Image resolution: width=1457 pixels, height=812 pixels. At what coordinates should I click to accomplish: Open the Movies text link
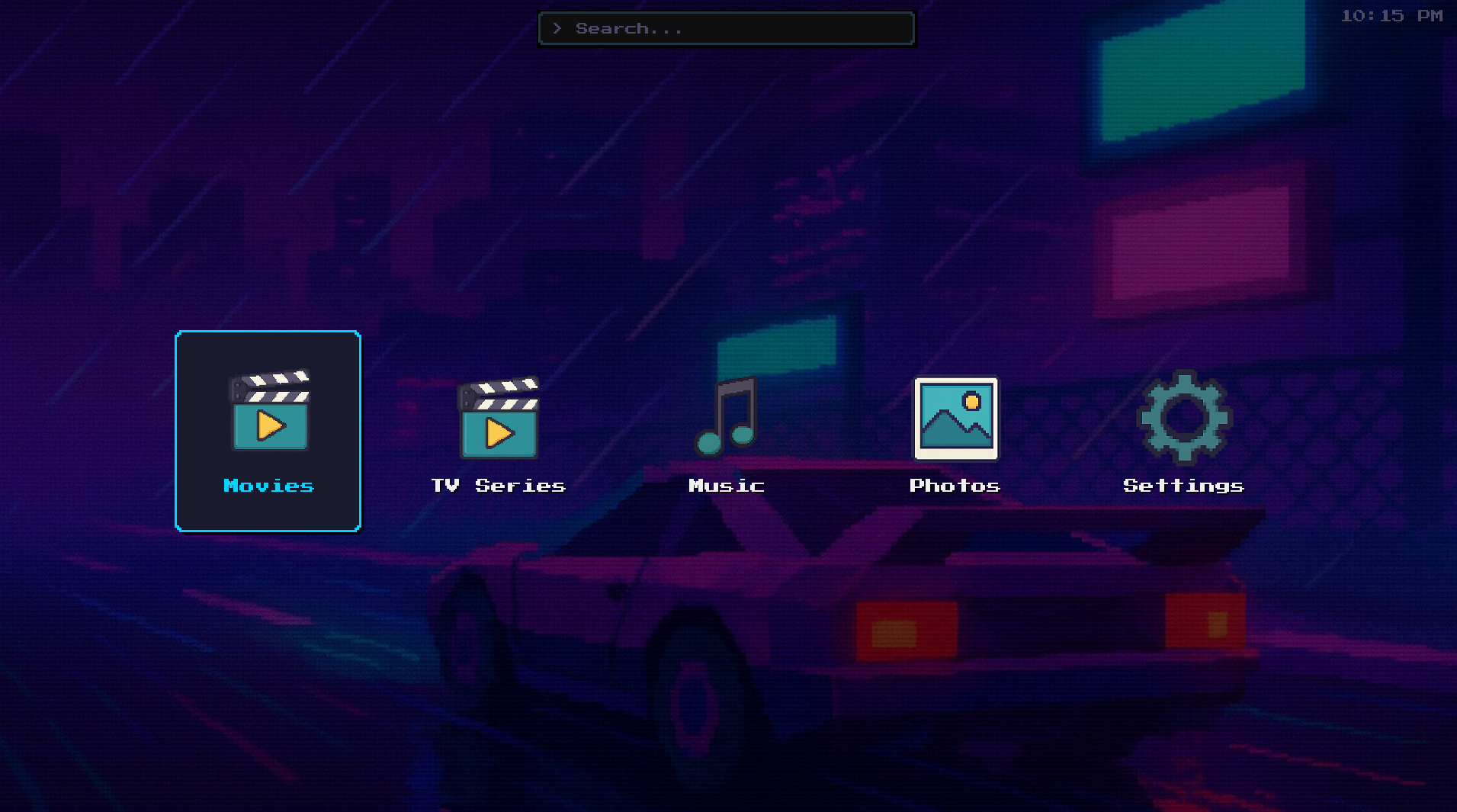pyautogui.click(x=268, y=486)
